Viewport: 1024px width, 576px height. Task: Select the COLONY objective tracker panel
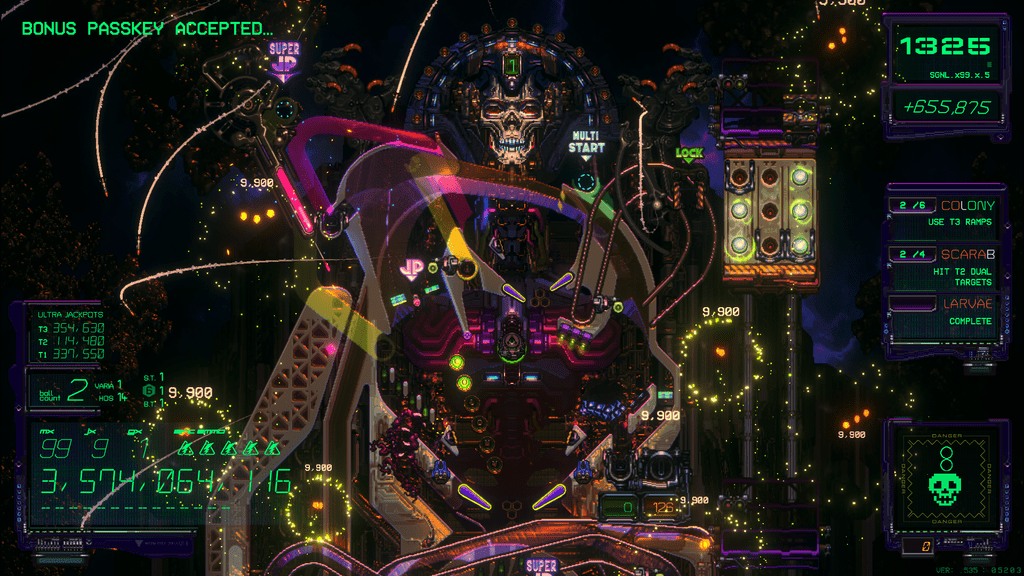tap(945, 213)
